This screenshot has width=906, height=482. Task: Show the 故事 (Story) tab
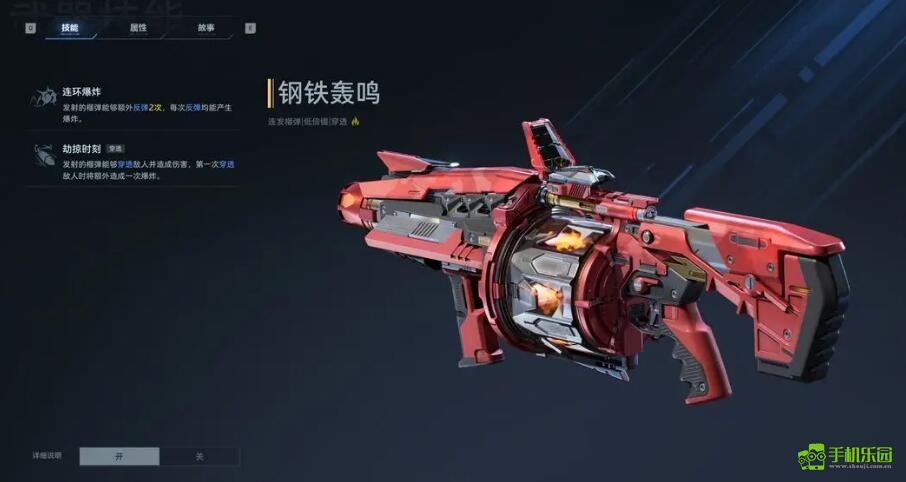(206, 28)
